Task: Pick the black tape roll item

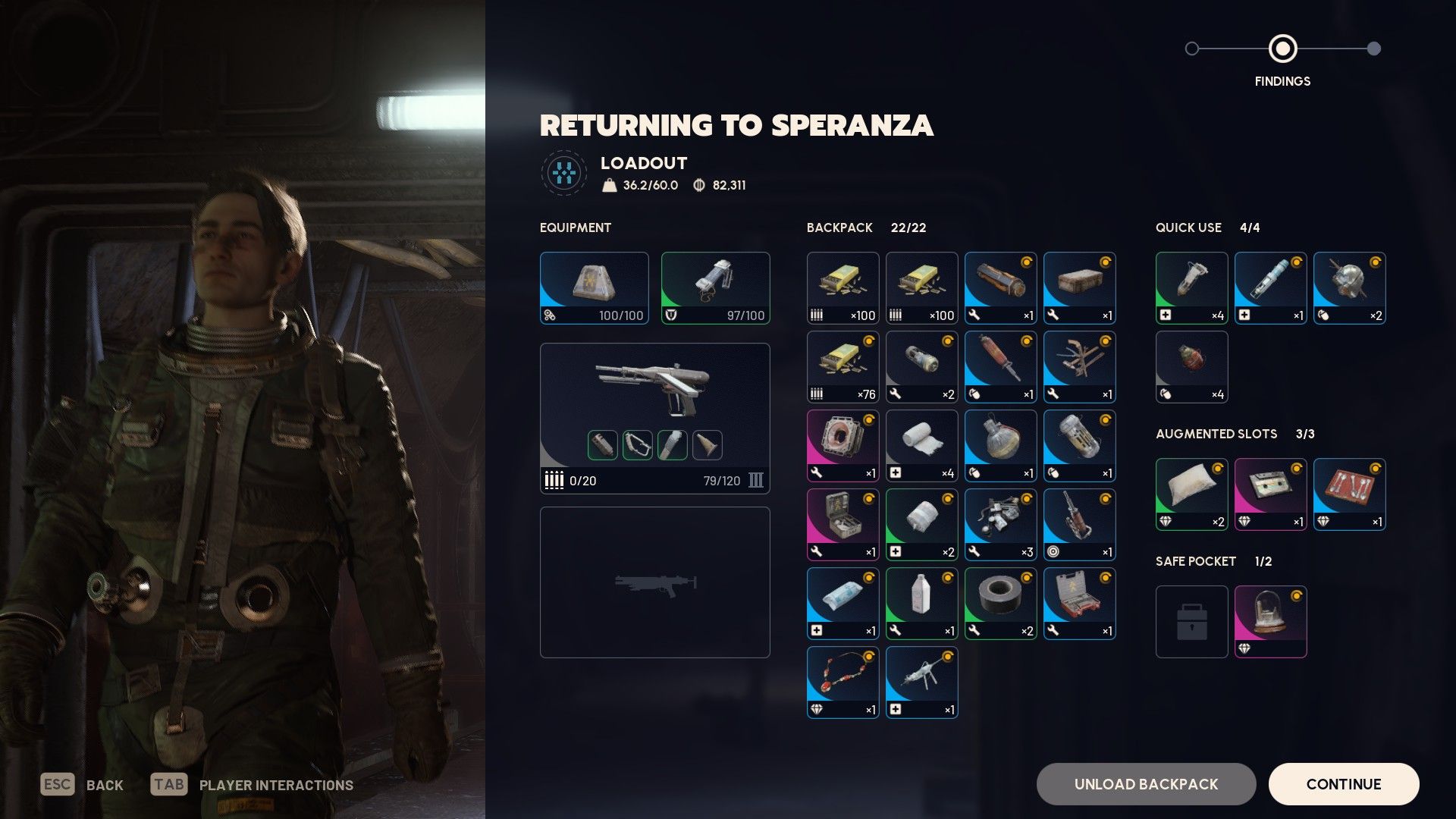Action: [1000, 604]
